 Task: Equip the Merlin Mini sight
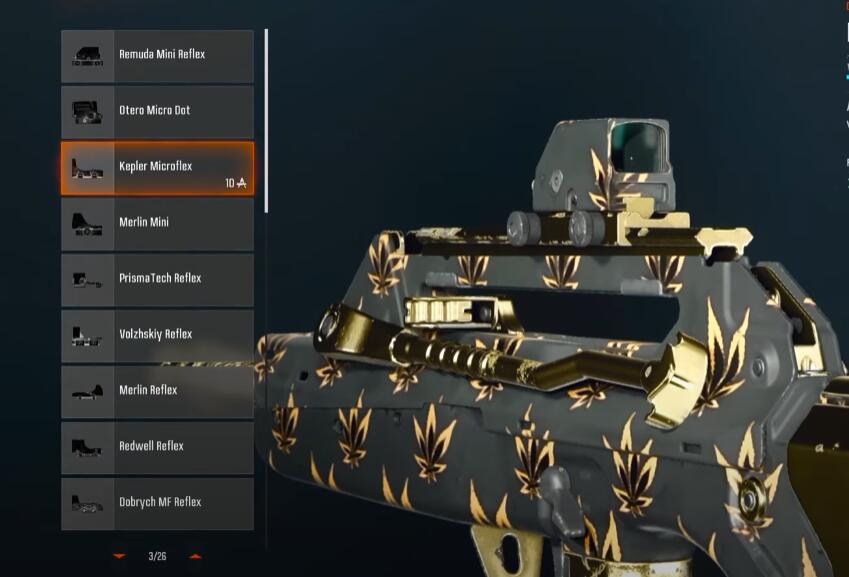point(157,223)
